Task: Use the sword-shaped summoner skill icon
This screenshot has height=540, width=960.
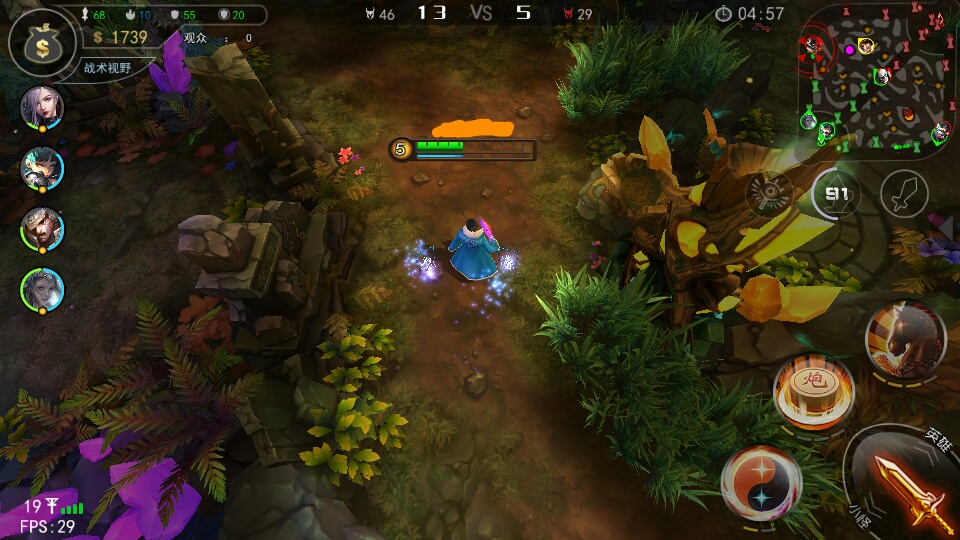Action: [x=904, y=194]
